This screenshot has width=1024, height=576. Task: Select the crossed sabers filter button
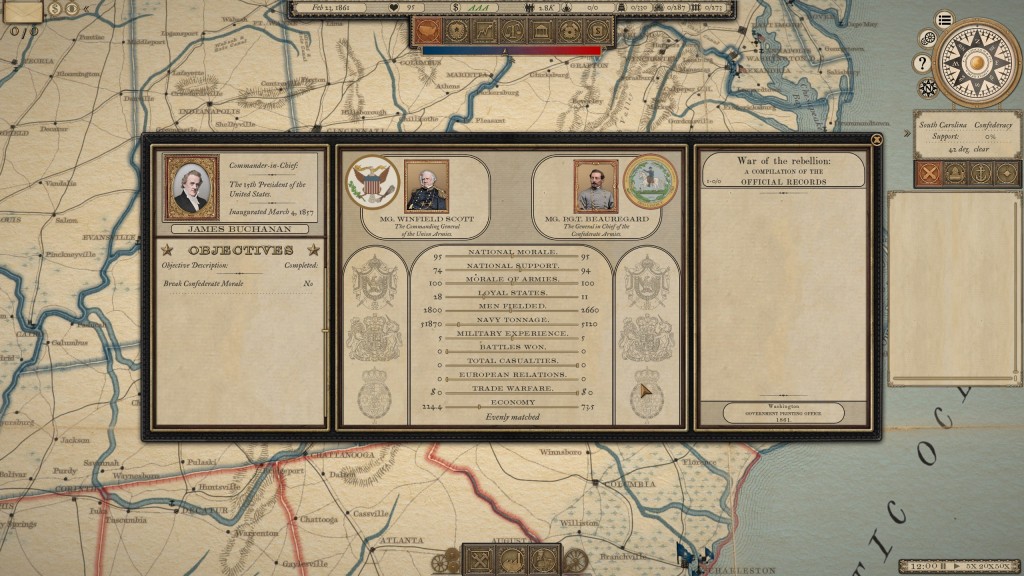click(927, 174)
